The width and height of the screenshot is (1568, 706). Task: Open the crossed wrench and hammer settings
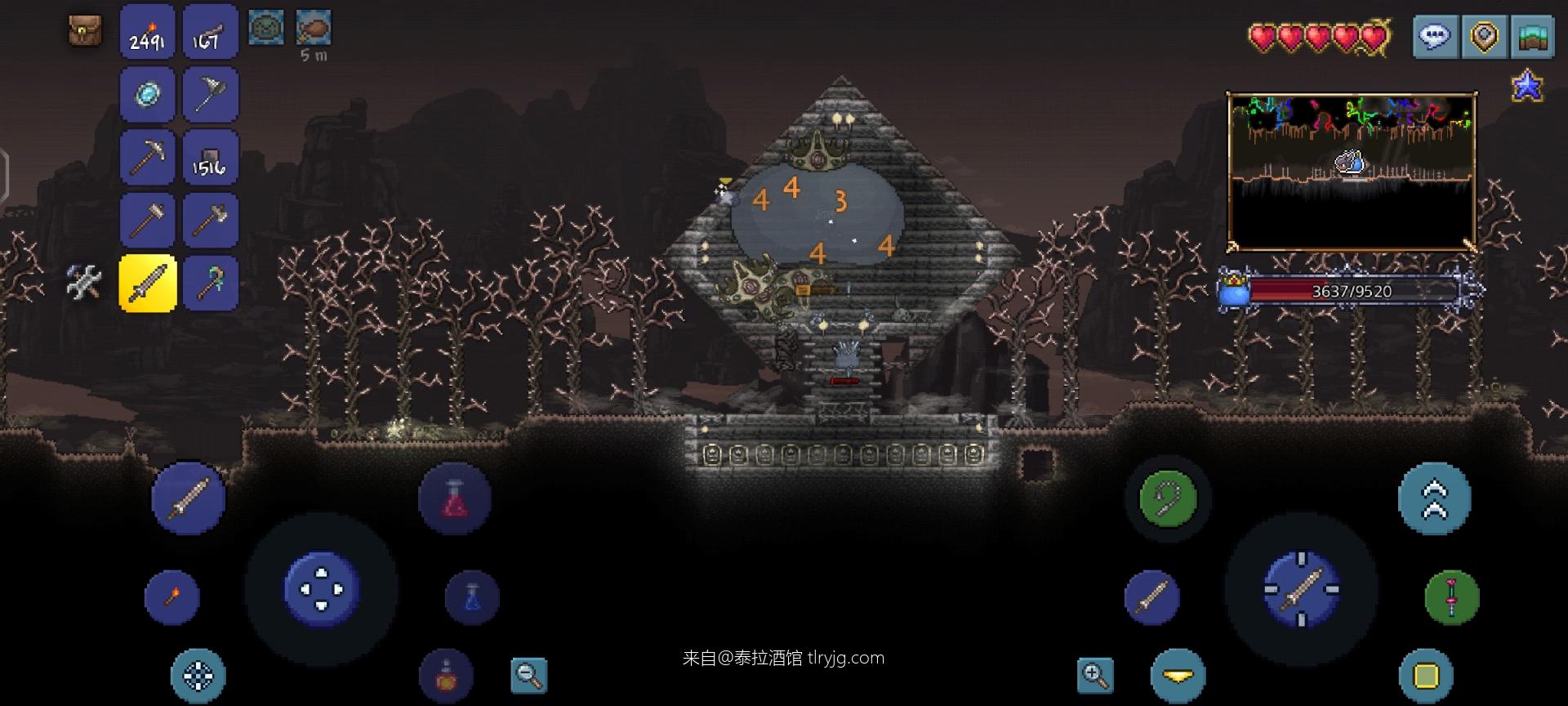pos(84,283)
